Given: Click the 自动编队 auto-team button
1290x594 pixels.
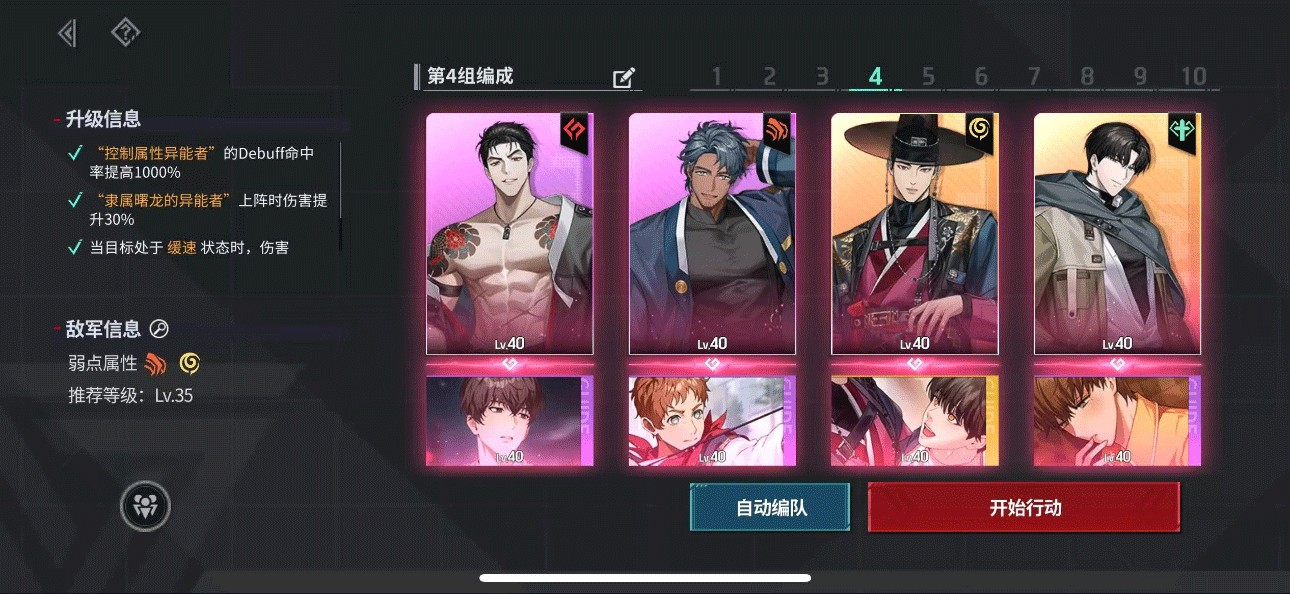Looking at the screenshot, I should [x=770, y=508].
